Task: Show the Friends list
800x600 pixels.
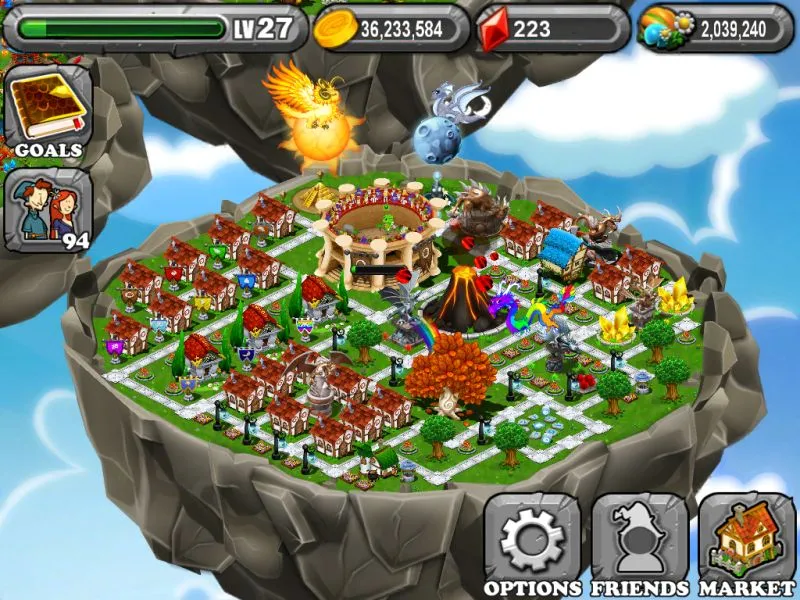Action: pos(639,542)
